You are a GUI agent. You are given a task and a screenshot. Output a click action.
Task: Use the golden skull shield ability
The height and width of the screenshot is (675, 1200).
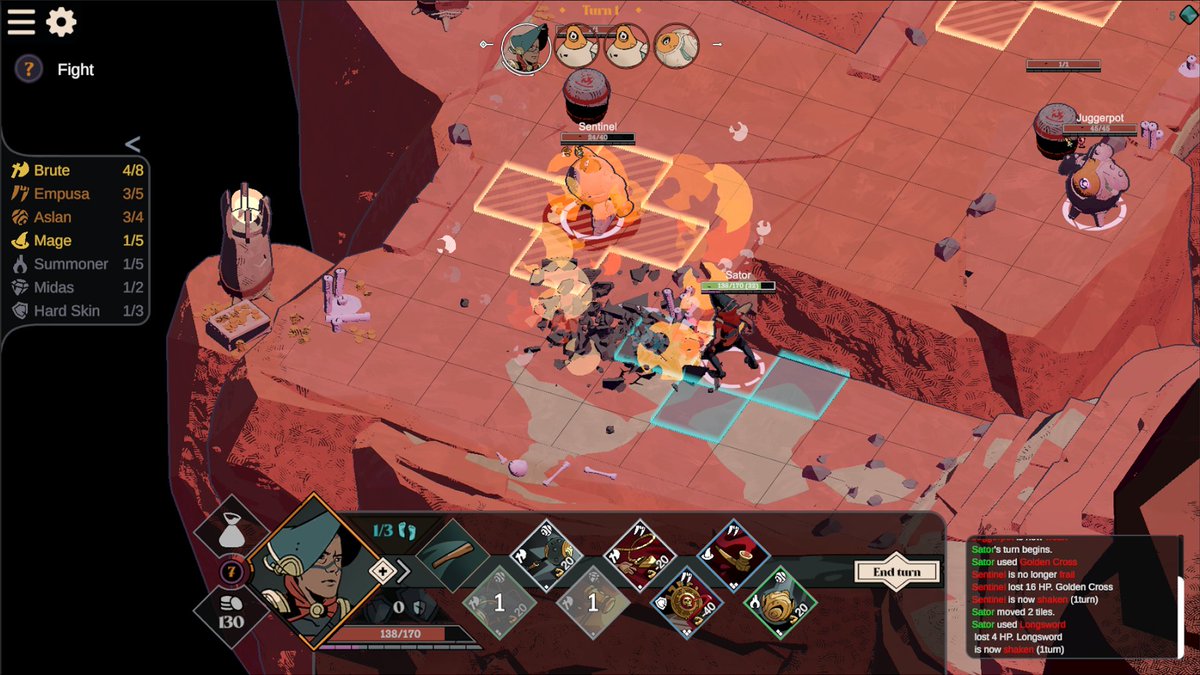click(687, 602)
